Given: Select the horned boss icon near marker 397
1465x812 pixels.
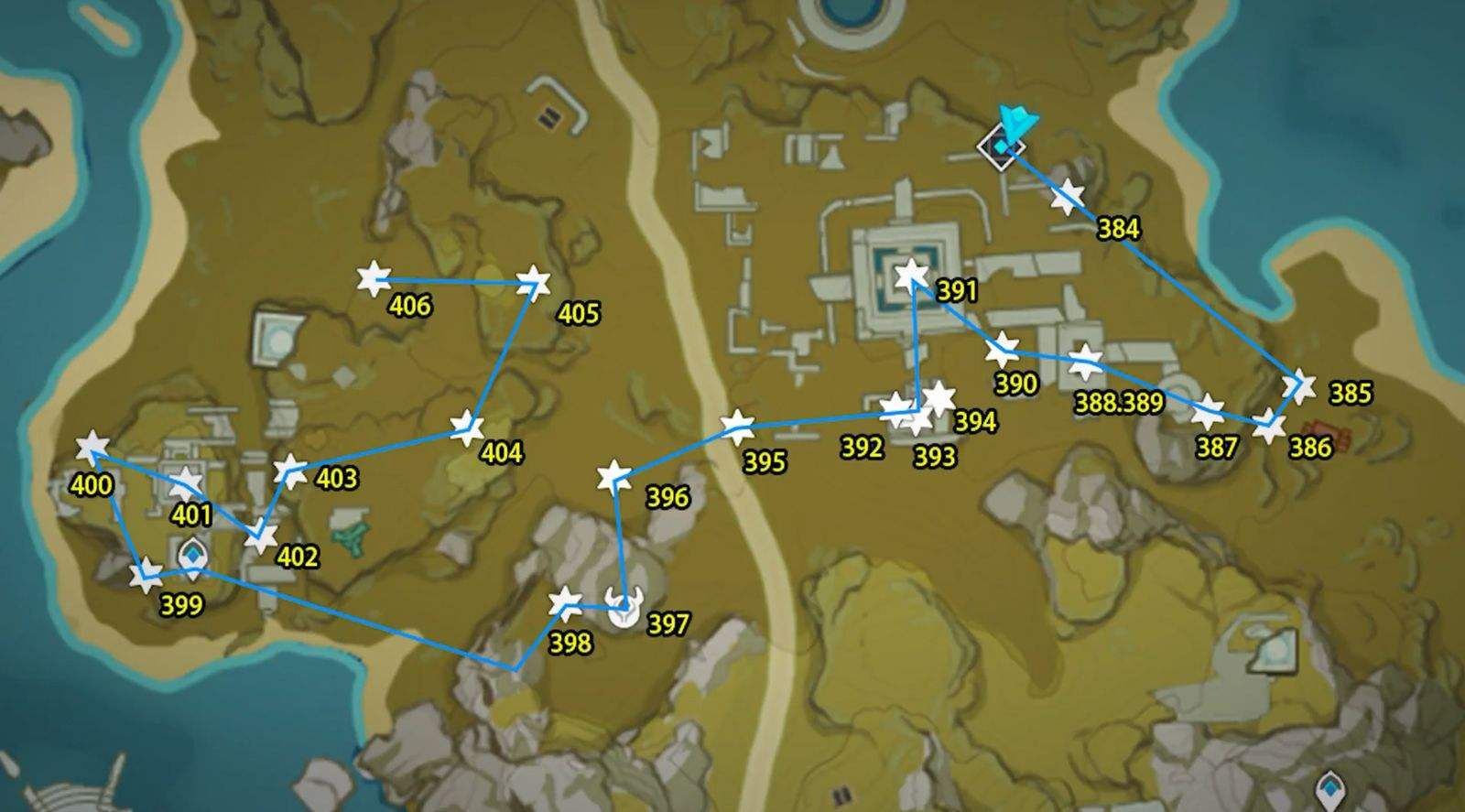Looking at the screenshot, I should (x=623, y=606).
